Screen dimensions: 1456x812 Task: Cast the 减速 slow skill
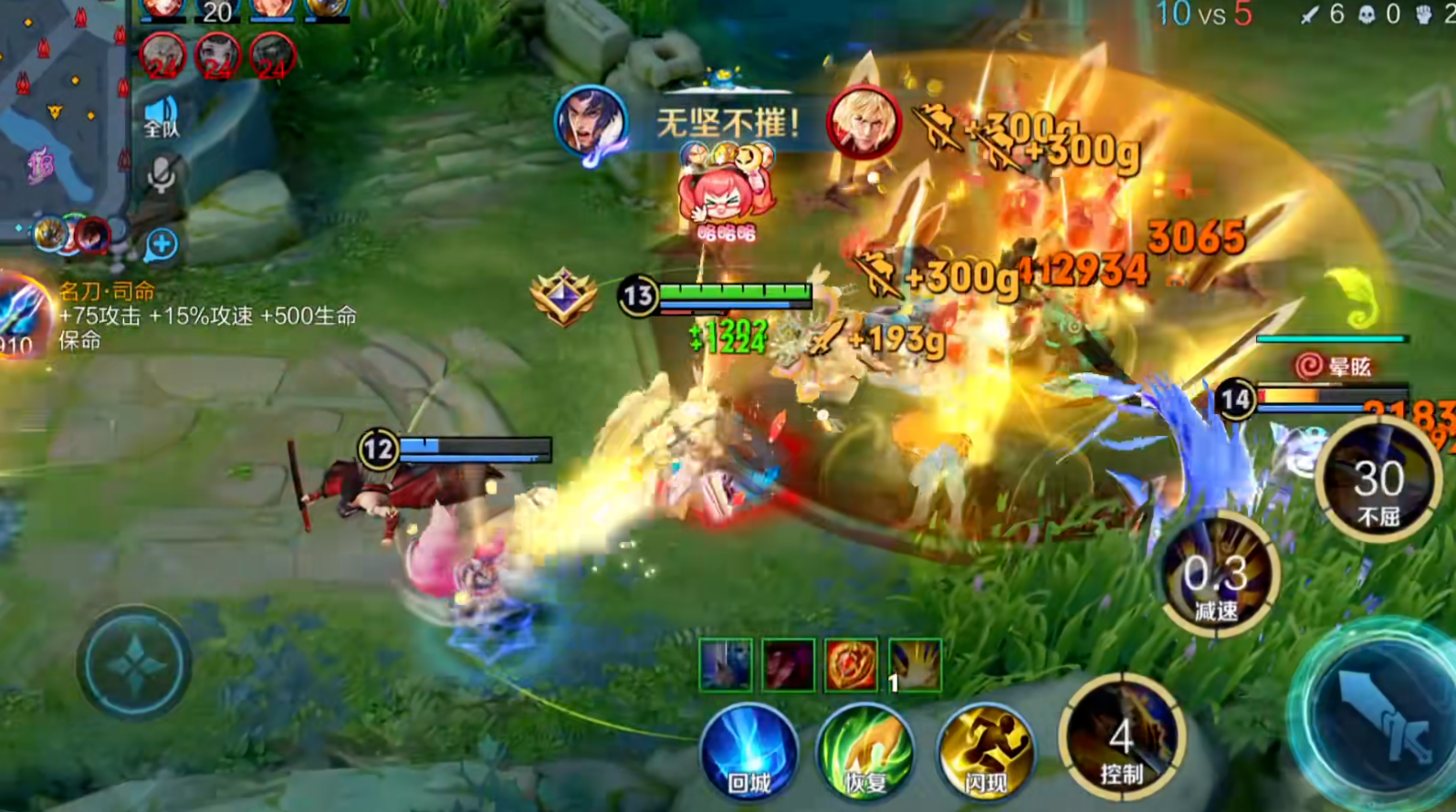[1218, 577]
